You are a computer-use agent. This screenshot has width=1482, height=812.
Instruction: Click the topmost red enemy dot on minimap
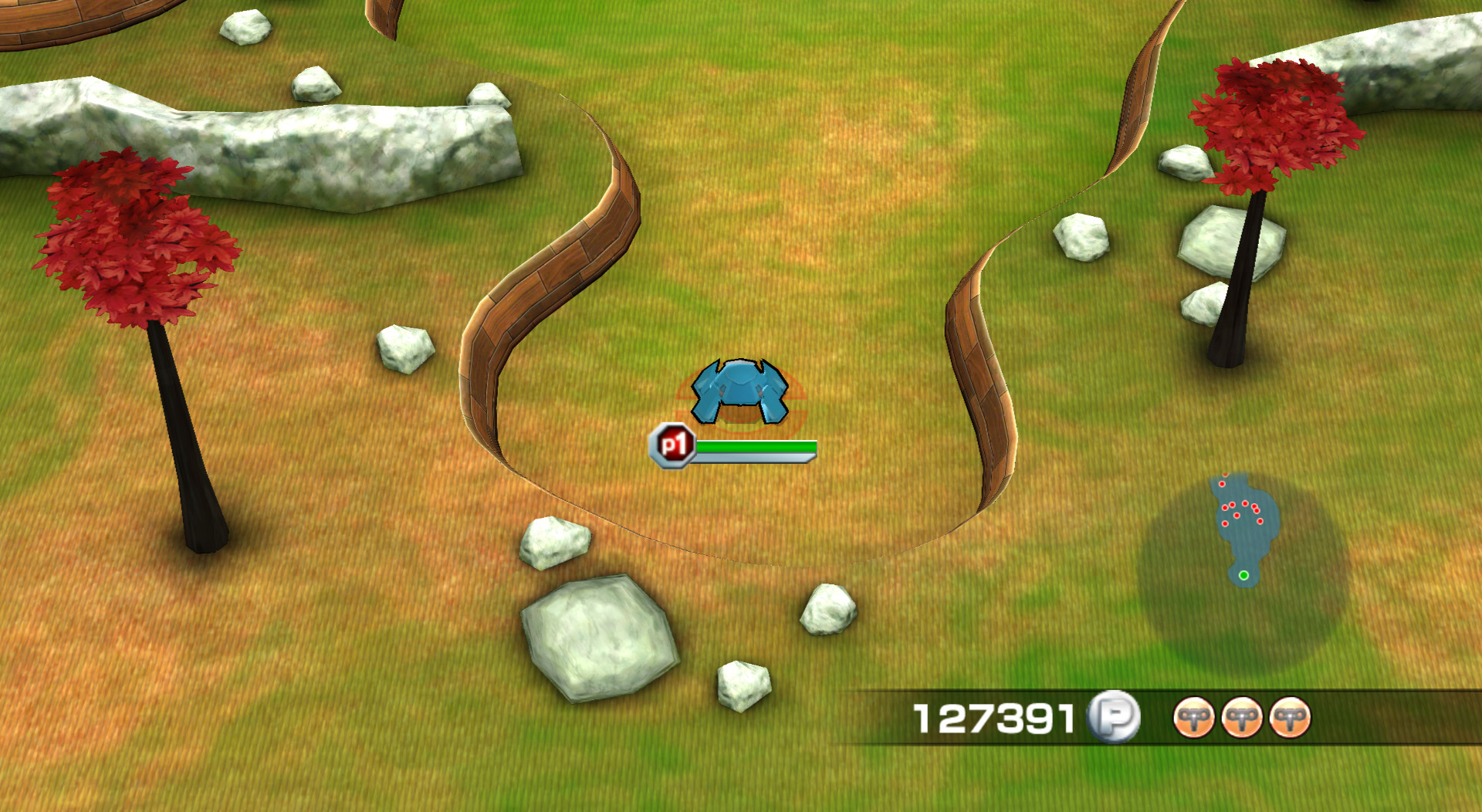click(1222, 484)
